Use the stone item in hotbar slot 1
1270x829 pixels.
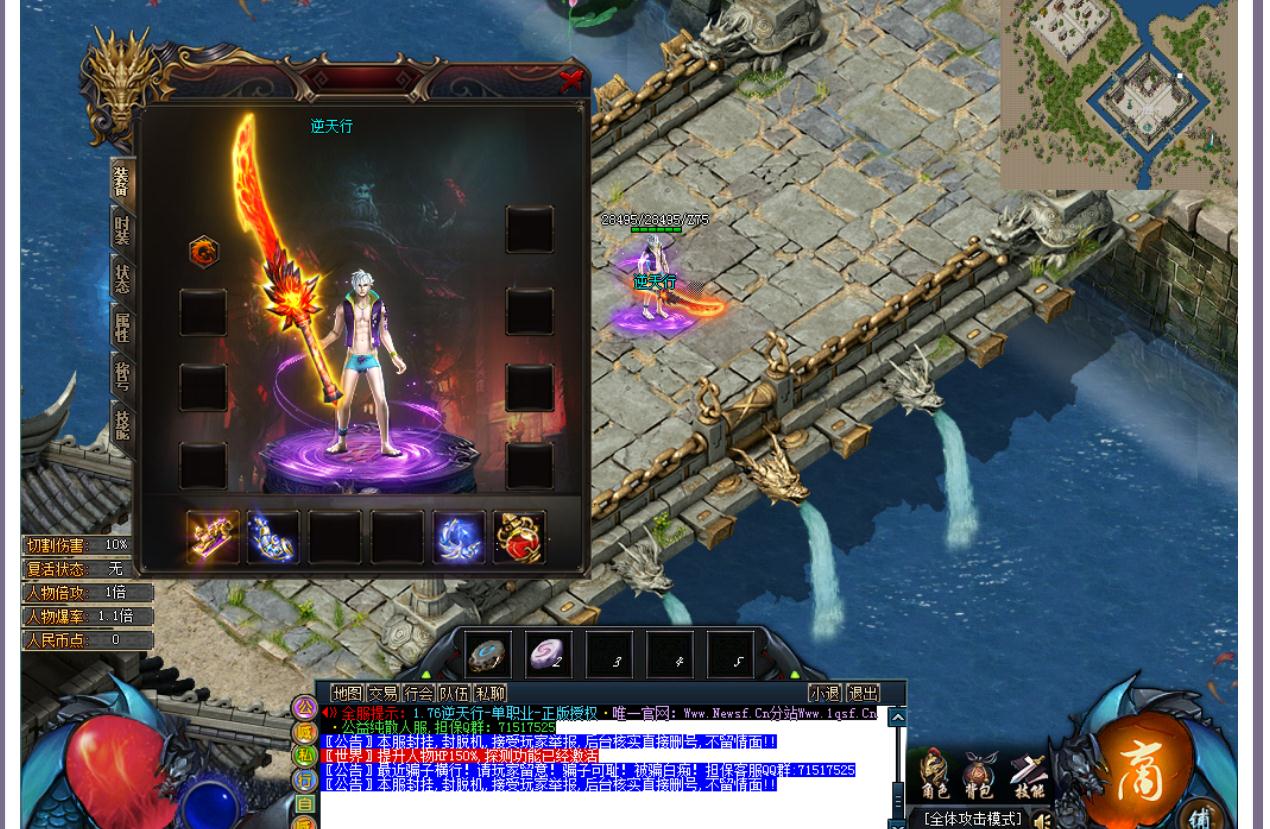(x=488, y=655)
